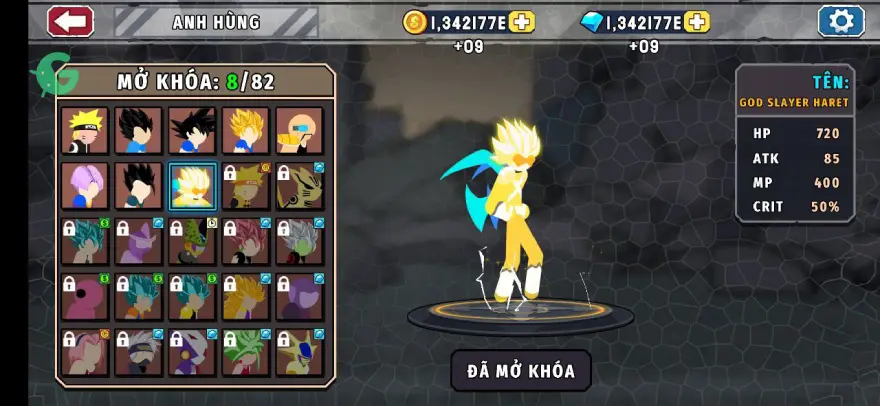Select the locked pink spiky-haired hero
Image resolution: width=880 pixels, height=406 pixels.
point(247,242)
